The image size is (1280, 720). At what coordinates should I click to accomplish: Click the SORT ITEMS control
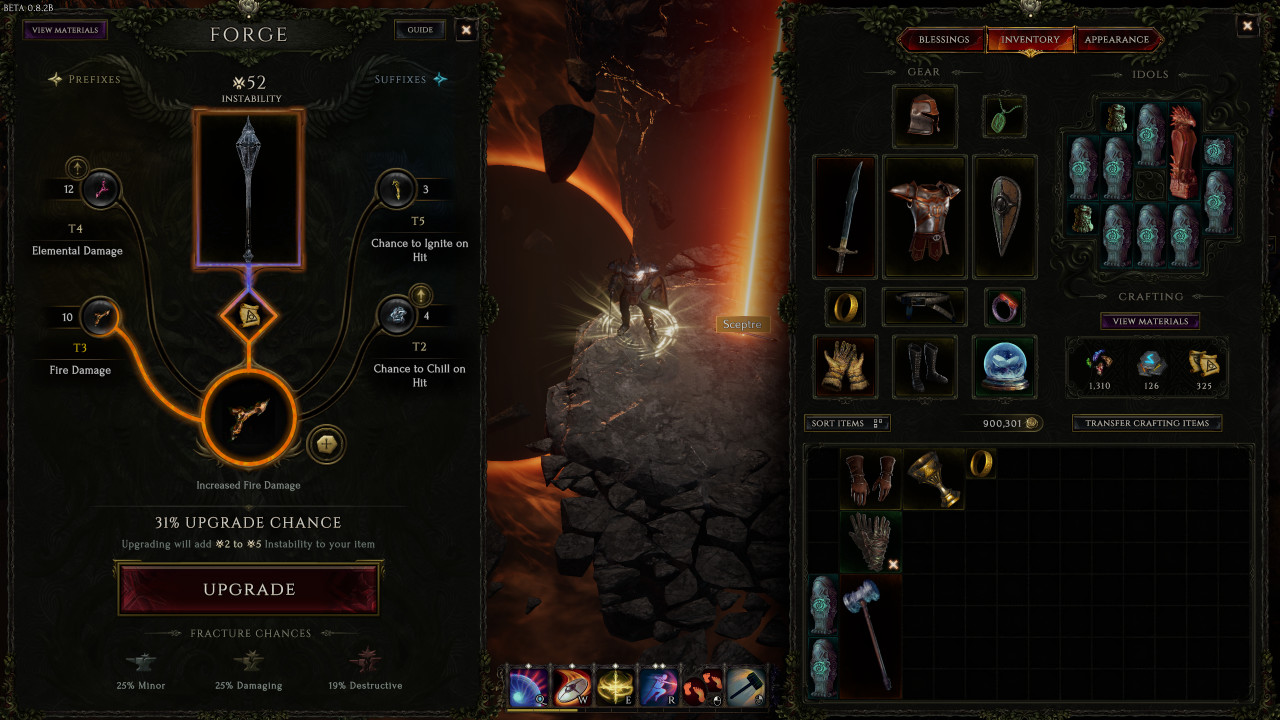point(845,423)
